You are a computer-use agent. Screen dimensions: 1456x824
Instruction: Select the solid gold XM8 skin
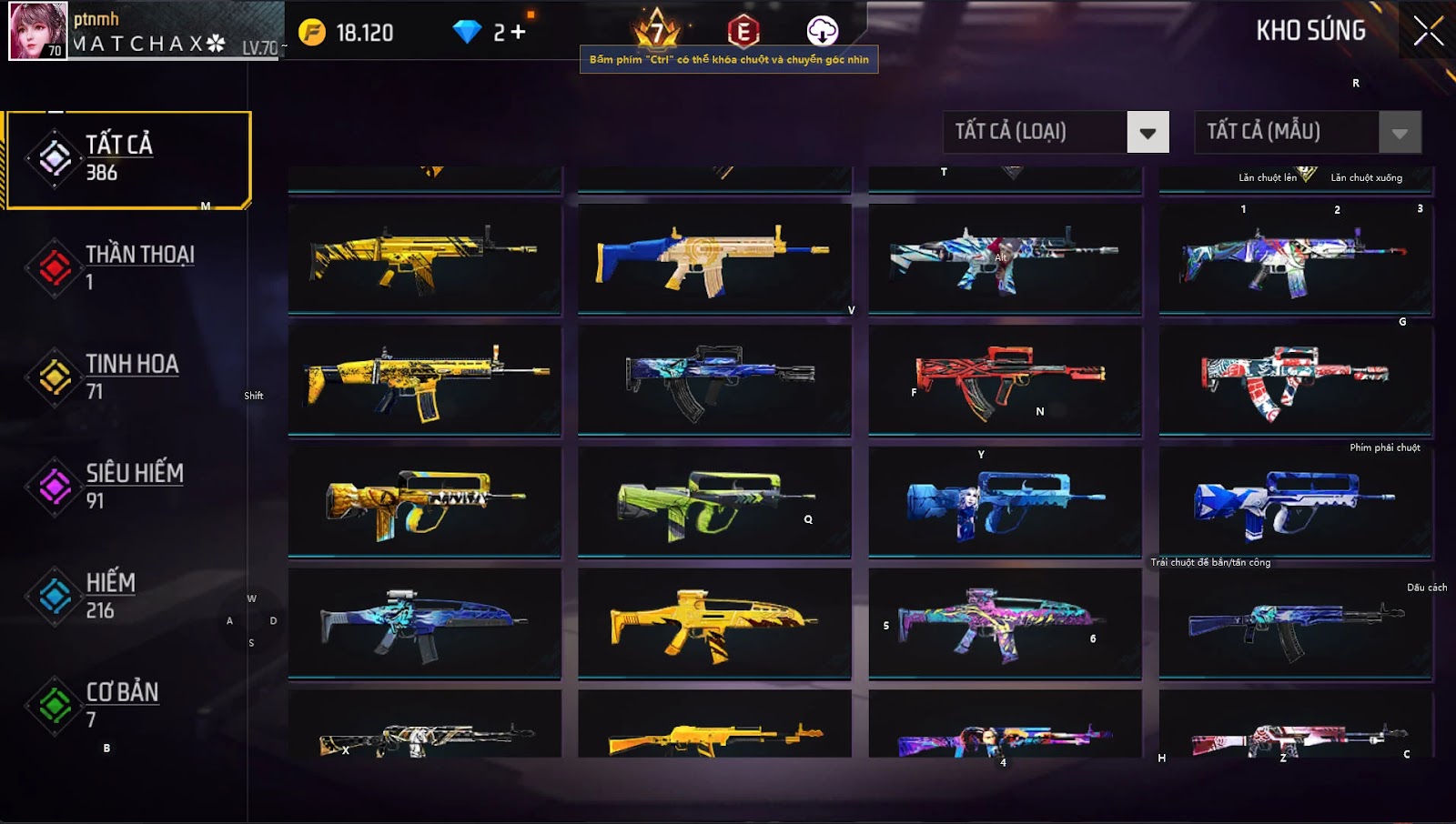(714, 623)
